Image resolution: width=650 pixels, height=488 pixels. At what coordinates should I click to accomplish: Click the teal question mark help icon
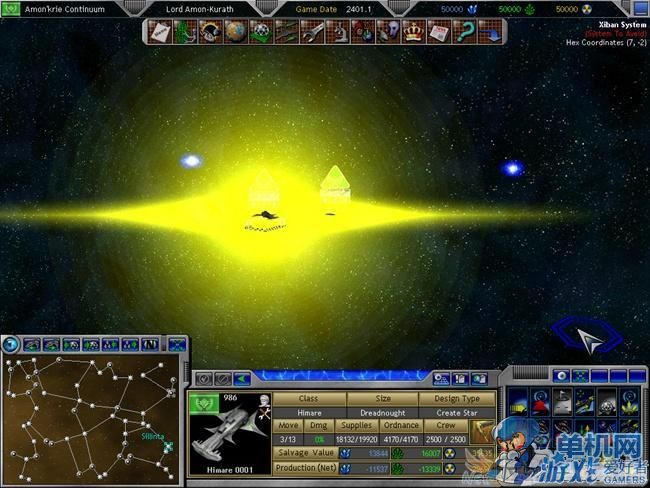[466, 33]
